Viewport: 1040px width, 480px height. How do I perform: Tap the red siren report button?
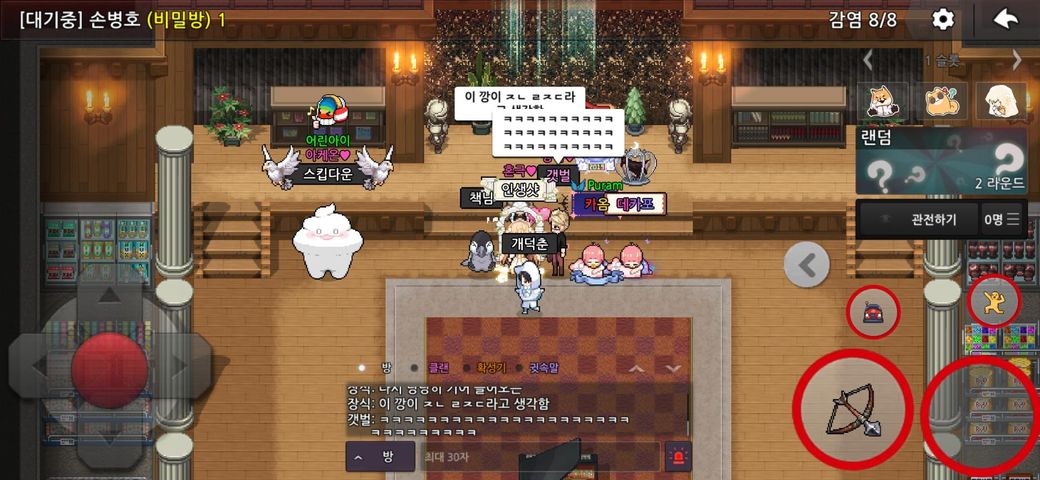[678, 457]
